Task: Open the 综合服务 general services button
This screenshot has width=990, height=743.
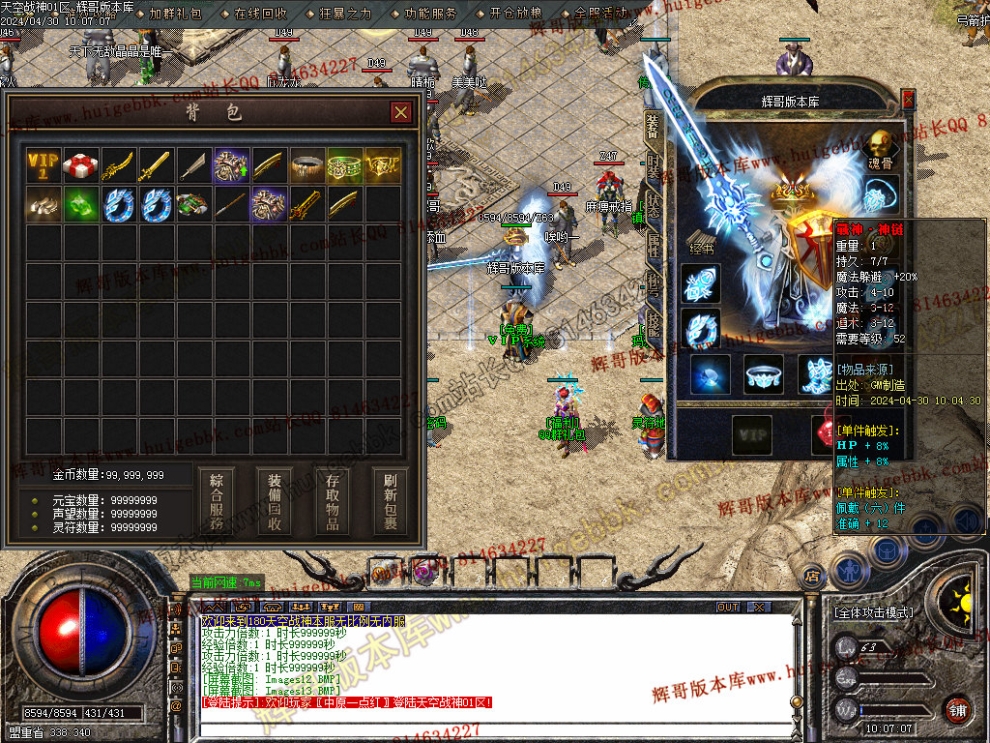Action: (x=216, y=501)
